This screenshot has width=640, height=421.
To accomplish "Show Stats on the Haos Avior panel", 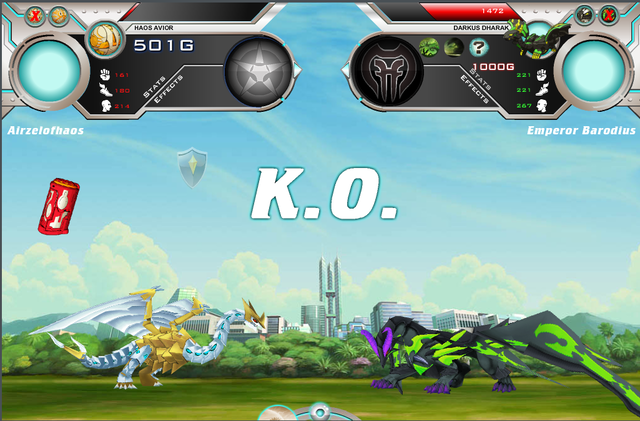I will coord(156,90).
